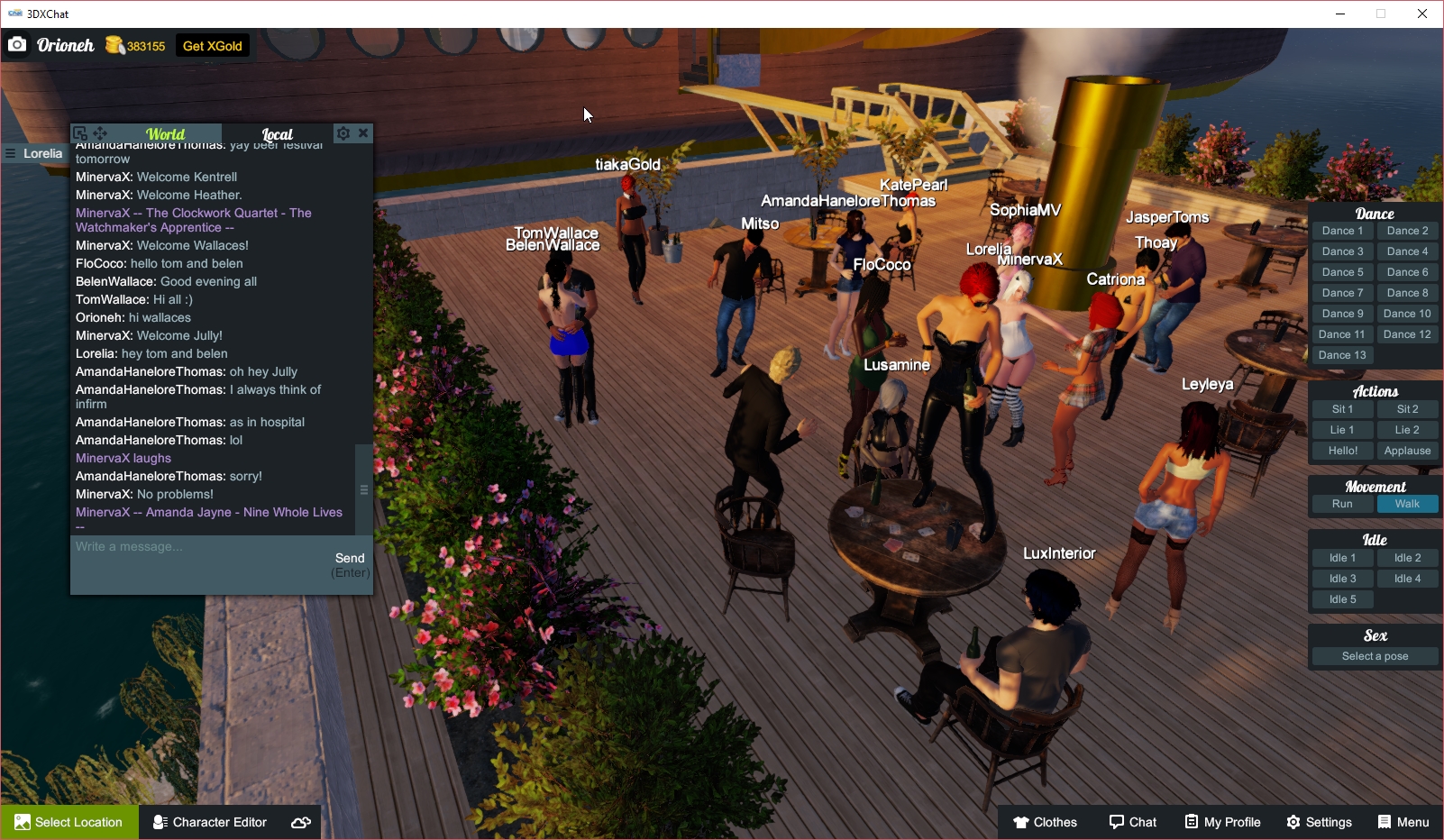Switch to the Local chat tab
This screenshot has height=840, width=1444.
point(278,132)
